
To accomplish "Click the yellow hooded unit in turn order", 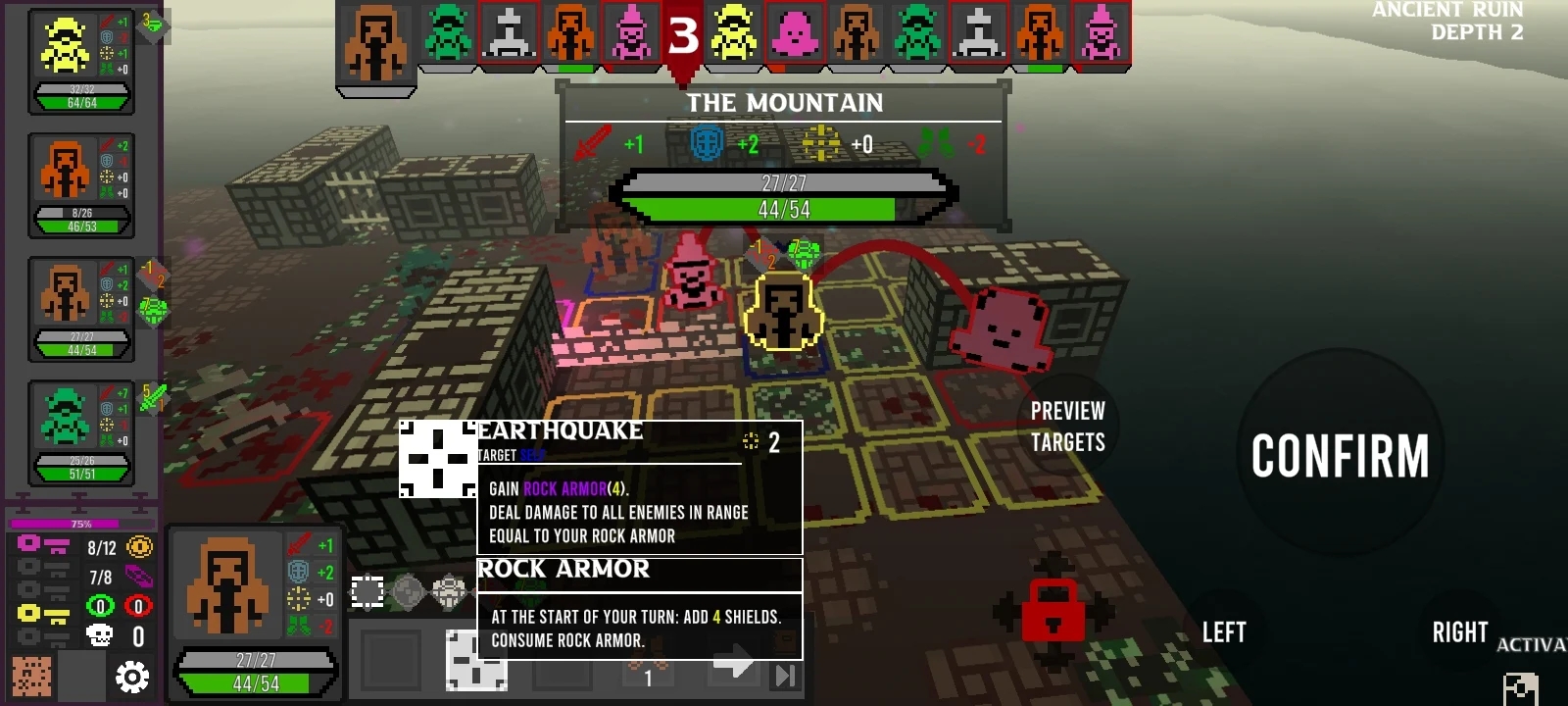I will (x=734, y=34).
